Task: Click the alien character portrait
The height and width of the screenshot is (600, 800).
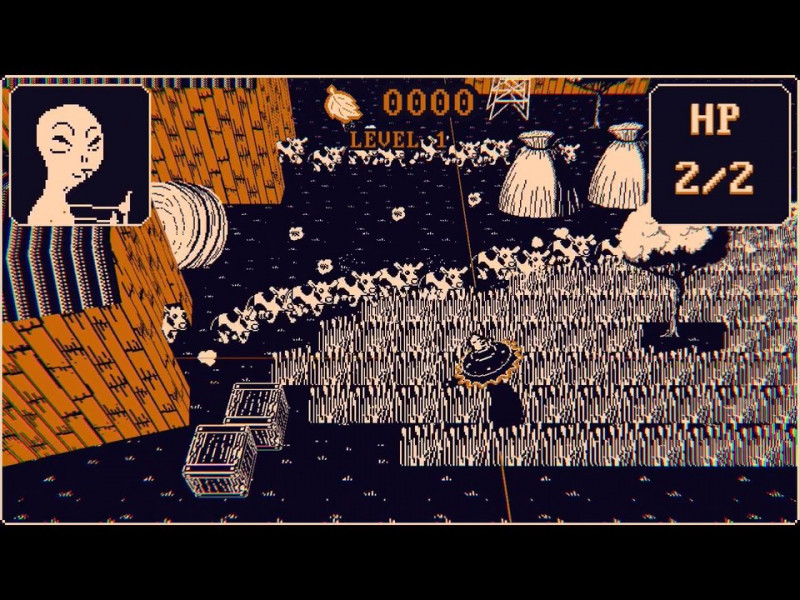Action: pos(80,155)
